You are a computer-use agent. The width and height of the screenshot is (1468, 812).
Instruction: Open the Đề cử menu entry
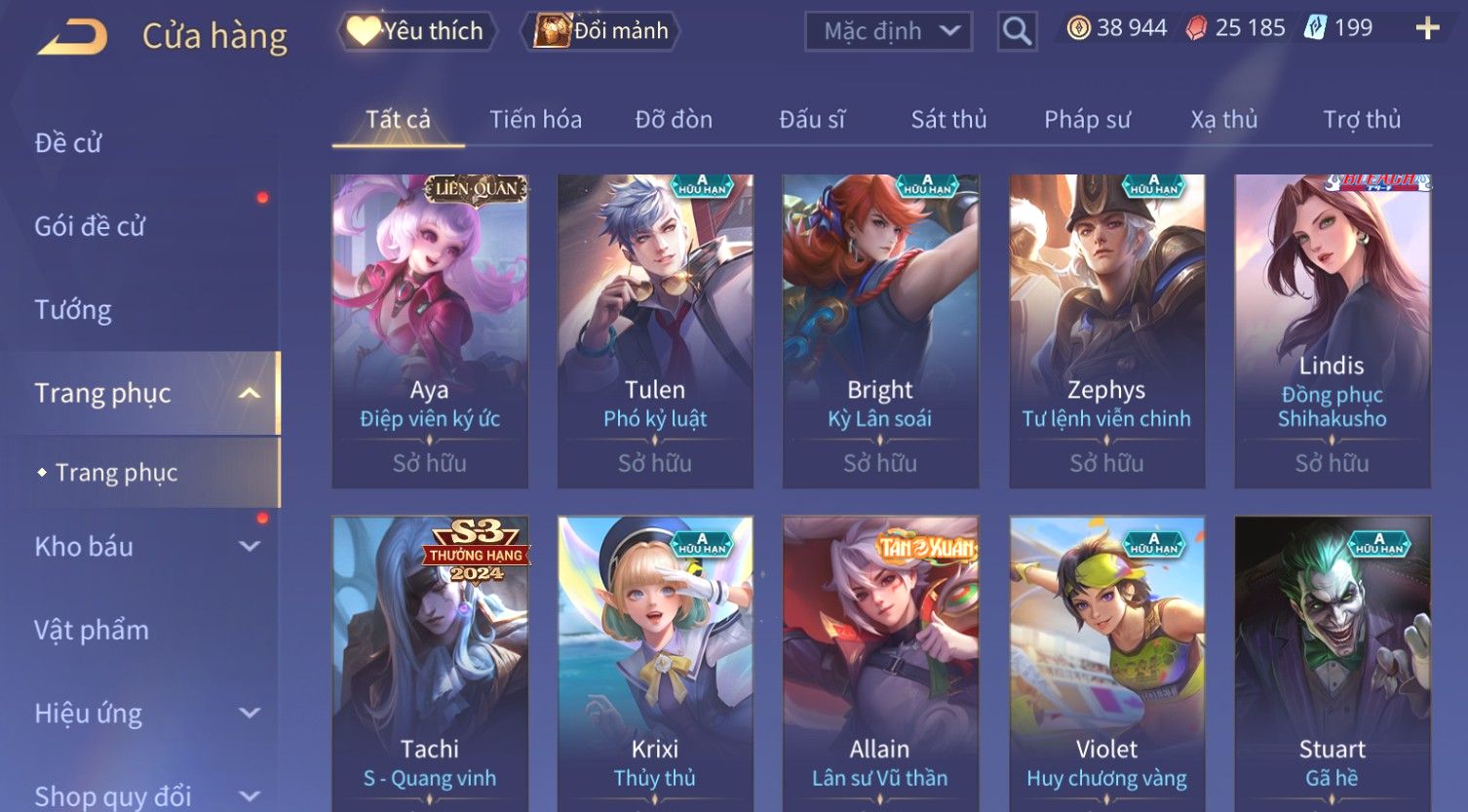click(68, 143)
